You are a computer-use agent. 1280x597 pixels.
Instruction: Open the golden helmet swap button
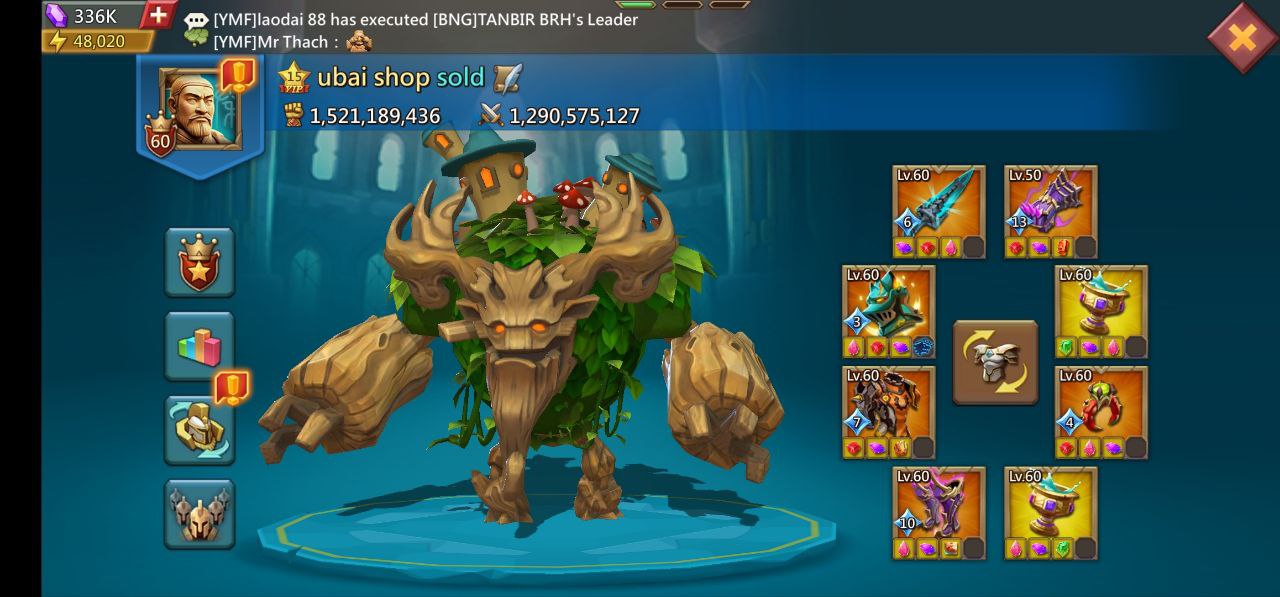(x=200, y=429)
